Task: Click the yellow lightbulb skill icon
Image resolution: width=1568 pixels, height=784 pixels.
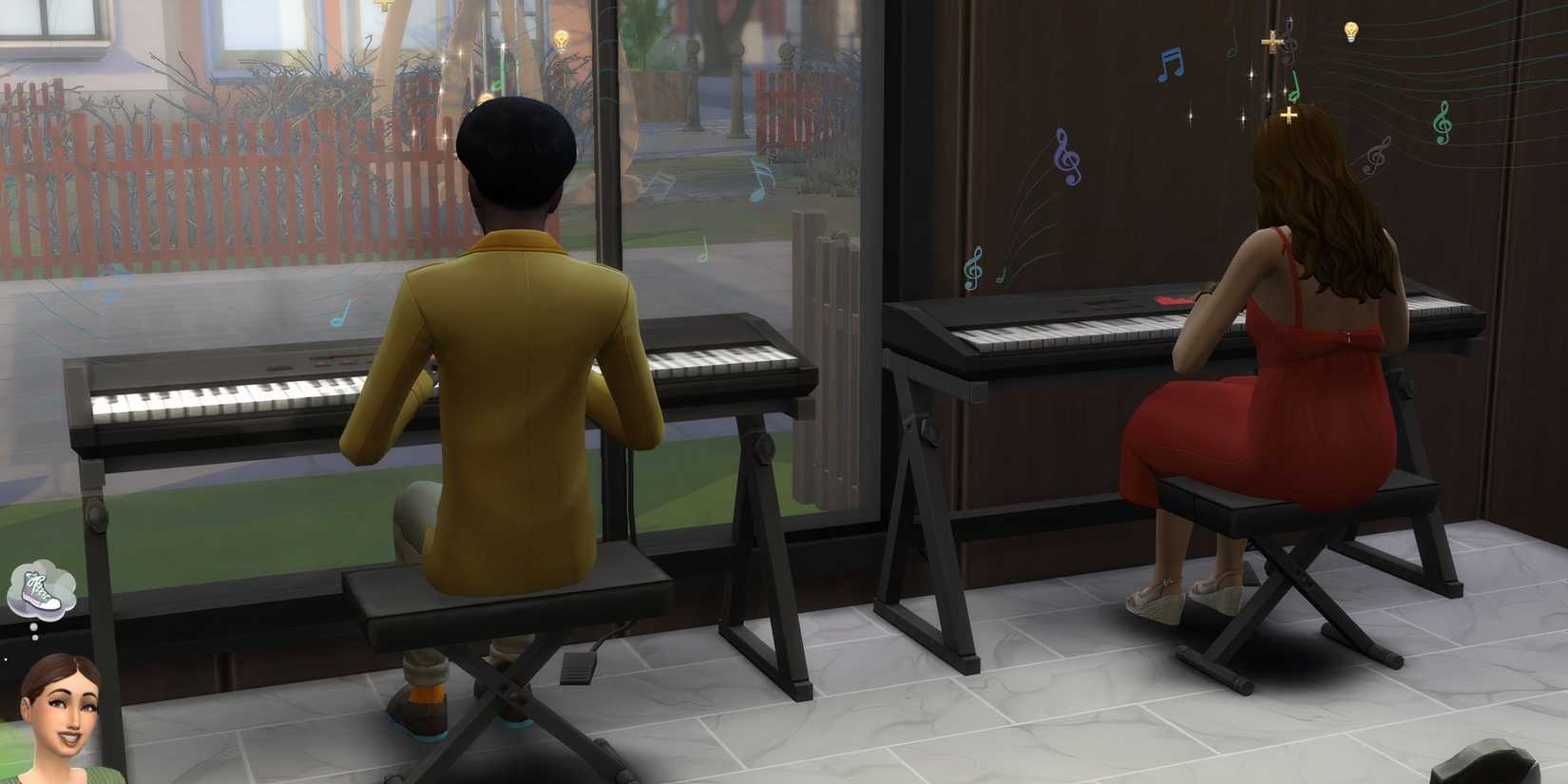Action: coord(1352,31)
